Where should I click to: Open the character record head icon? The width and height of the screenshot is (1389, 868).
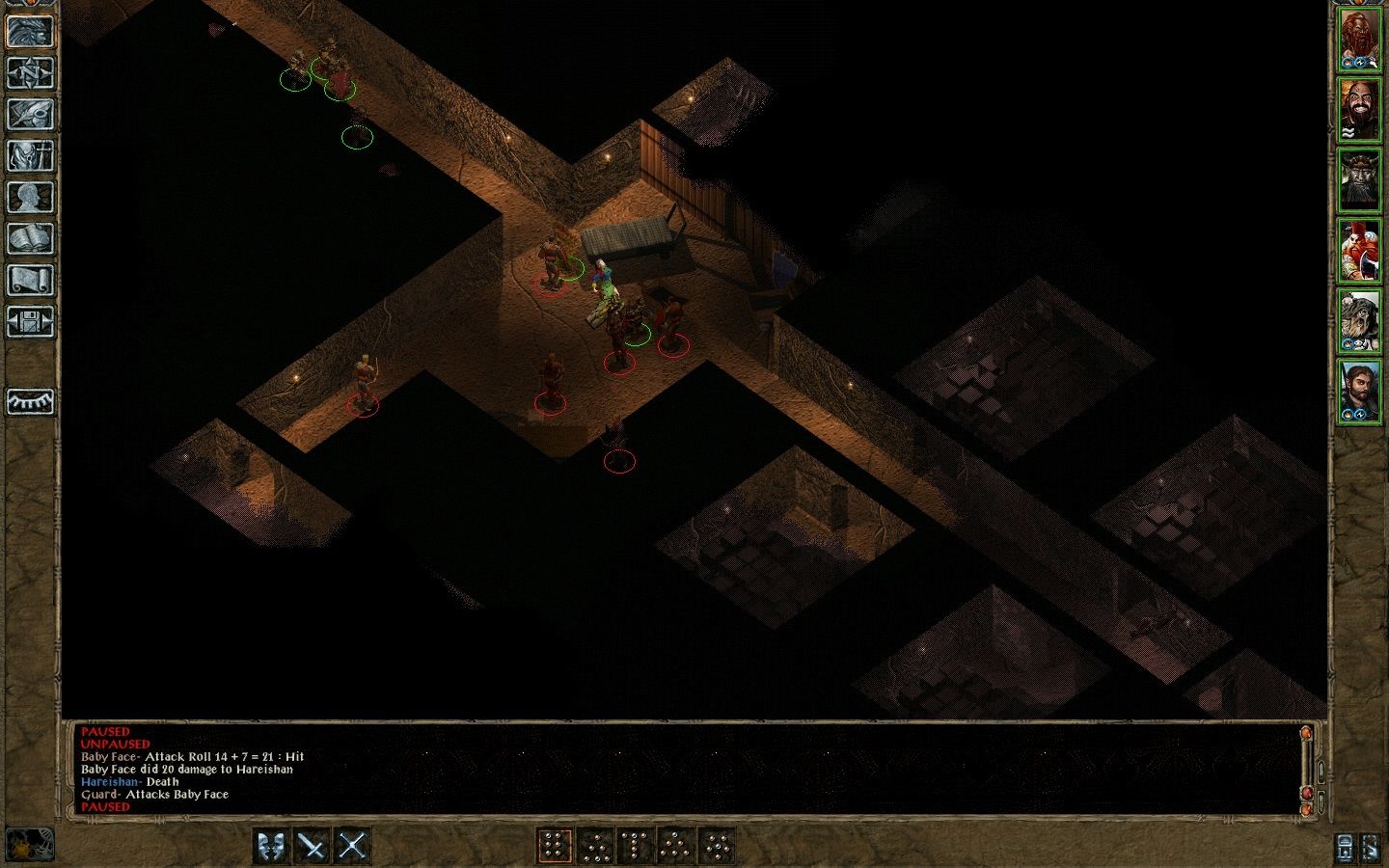click(30, 198)
